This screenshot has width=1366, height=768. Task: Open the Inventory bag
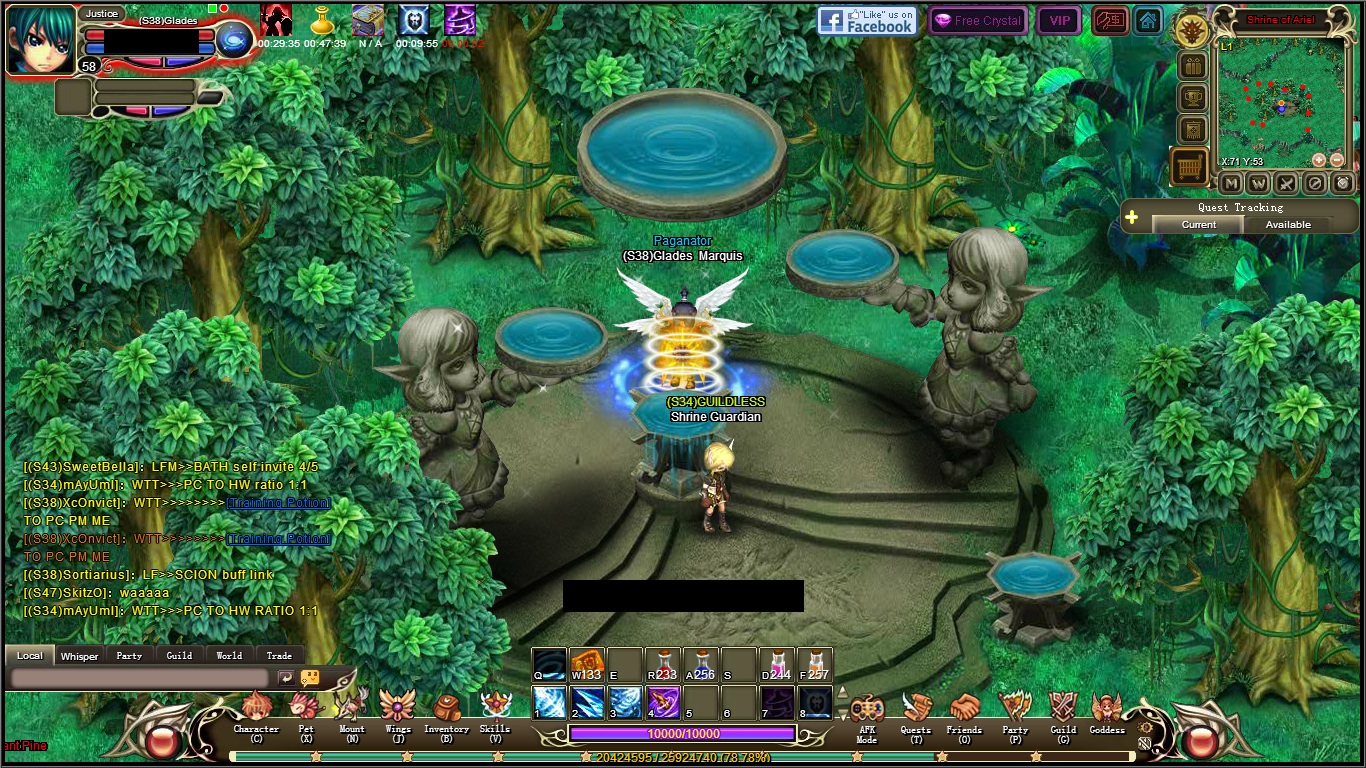(446, 710)
